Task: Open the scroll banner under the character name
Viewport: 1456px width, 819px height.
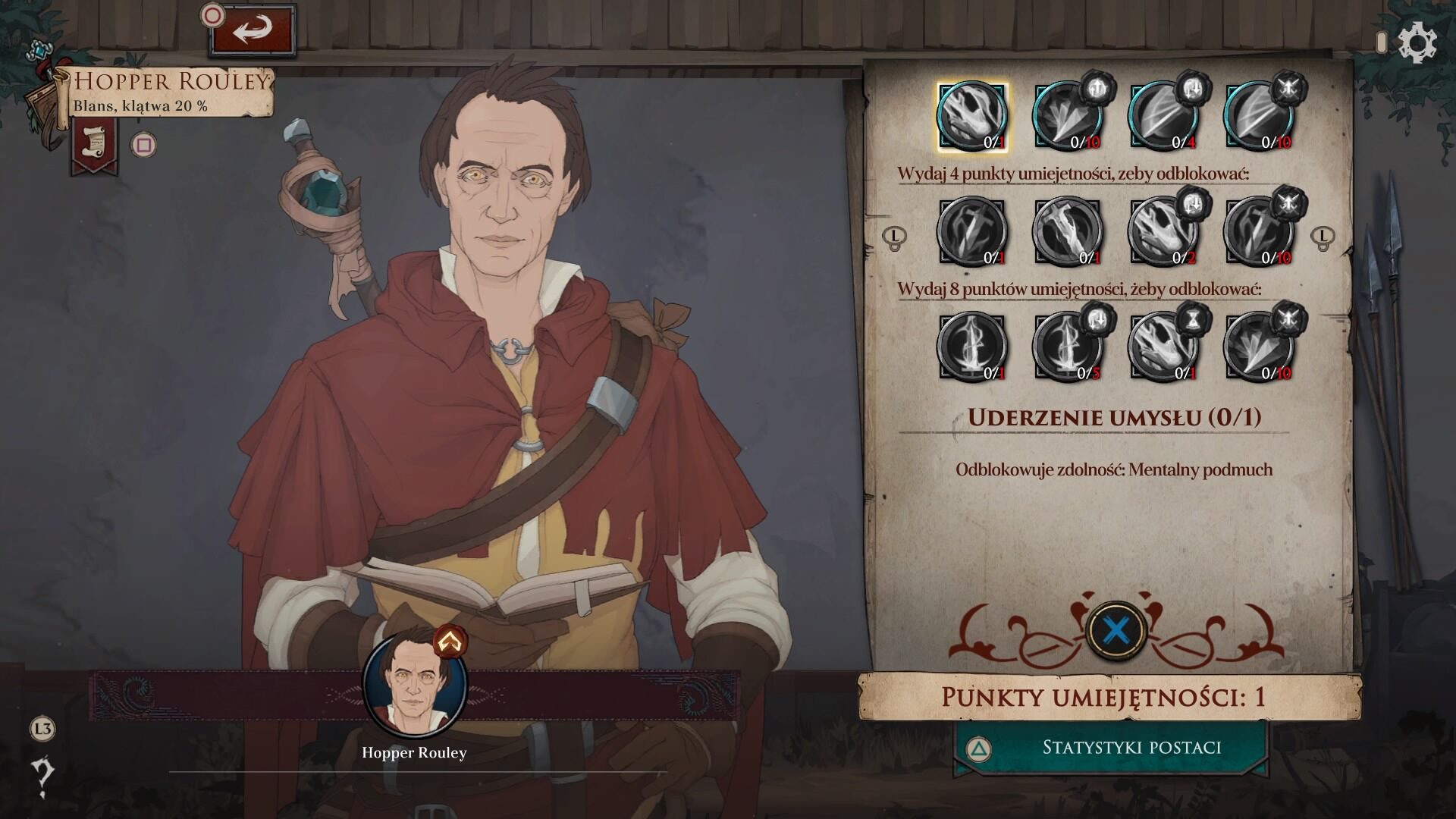Action: (x=94, y=146)
